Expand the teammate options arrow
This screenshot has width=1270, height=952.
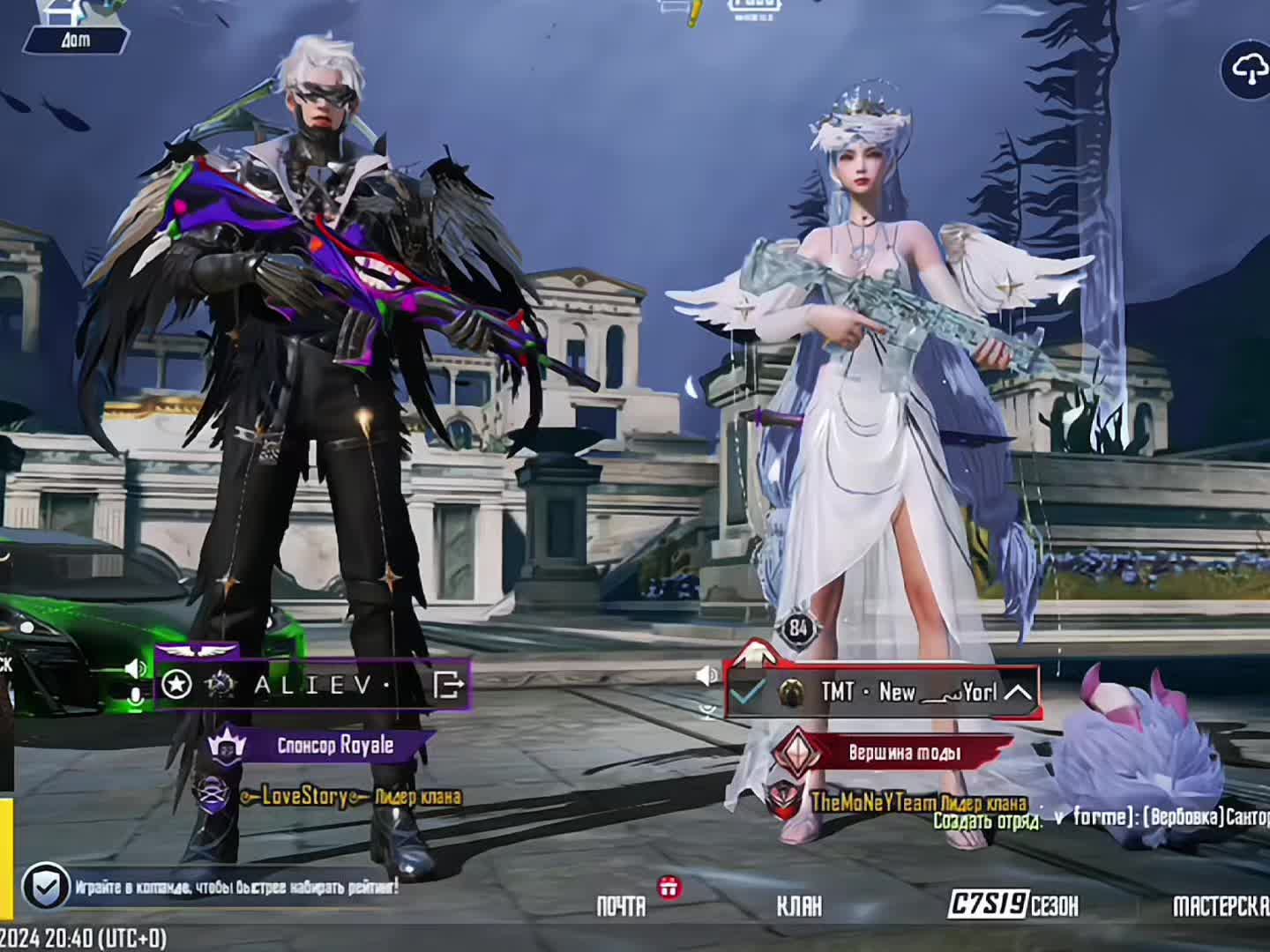1018,692
